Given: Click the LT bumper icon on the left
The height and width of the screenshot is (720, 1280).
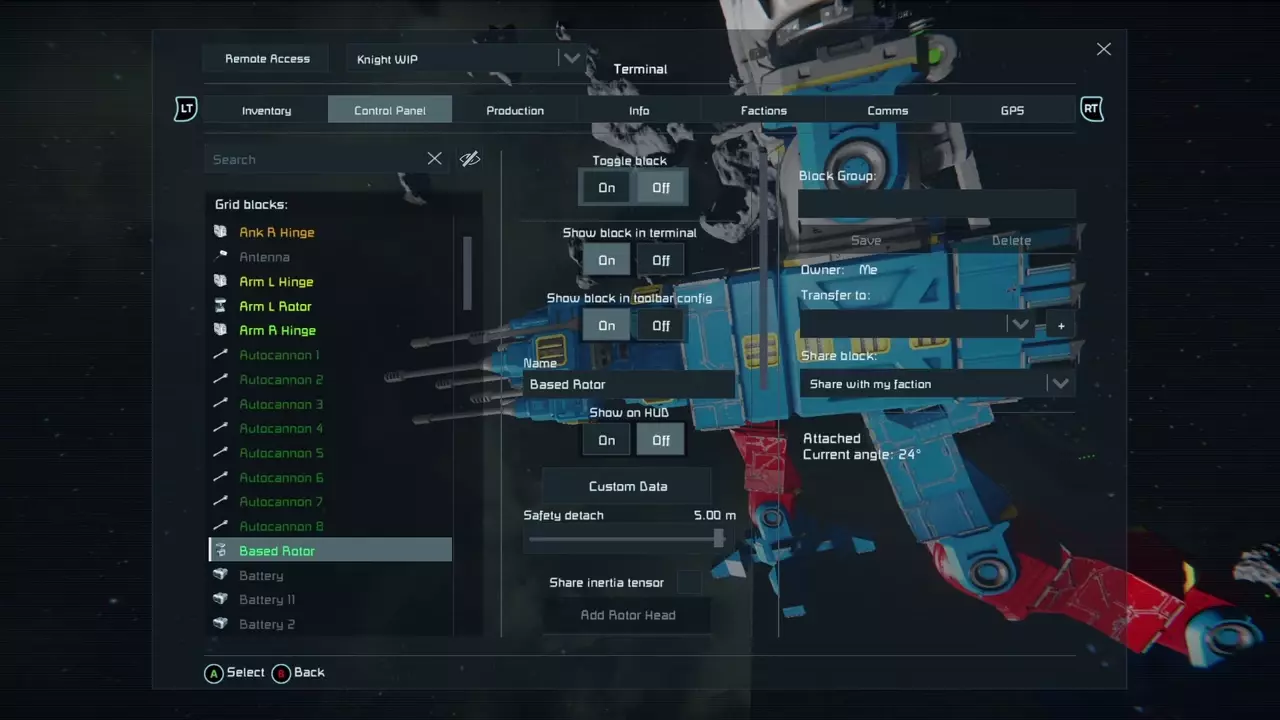Looking at the screenshot, I should tap(185, 109).
